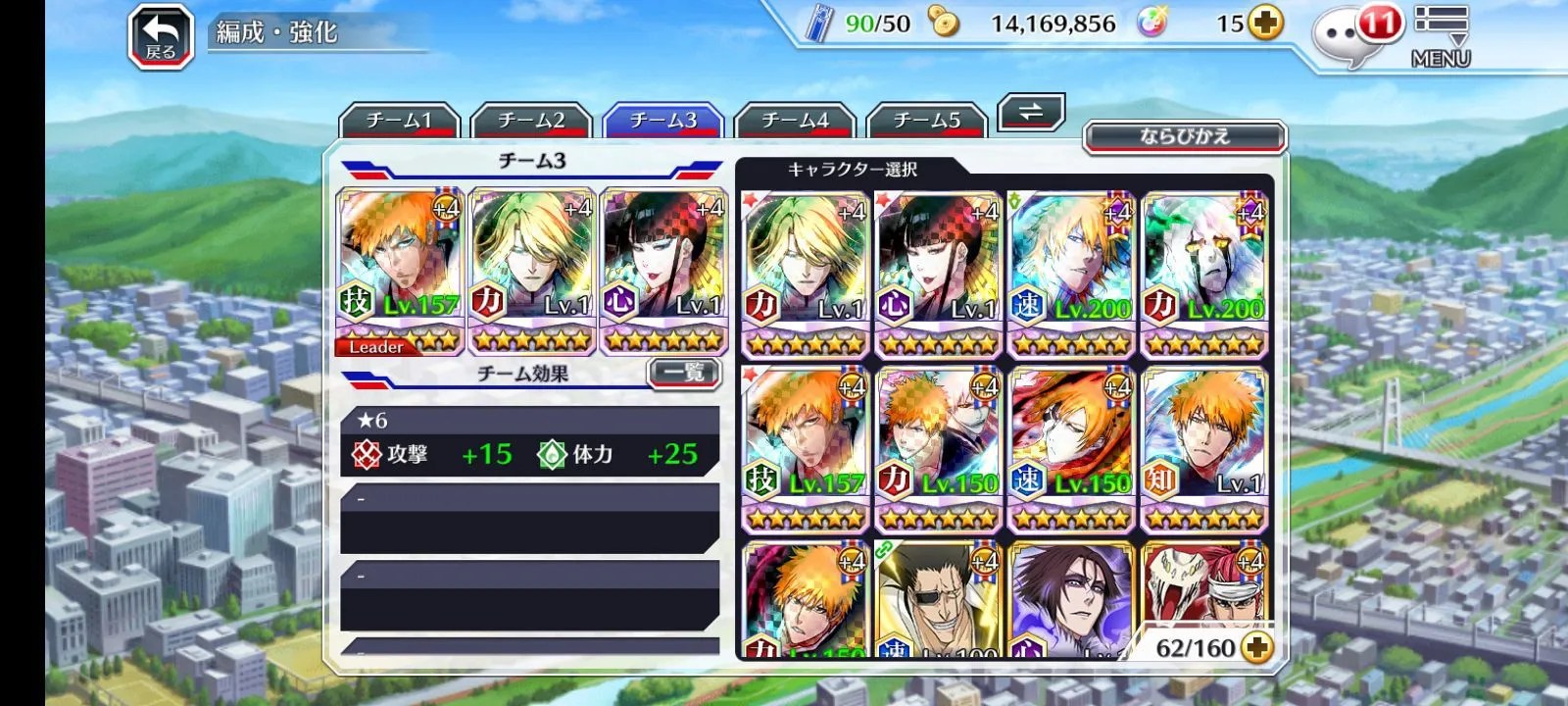Open the ならびかえ sort button
This screenshot has width=1568, height=706.
click(x=1184, y=136)
